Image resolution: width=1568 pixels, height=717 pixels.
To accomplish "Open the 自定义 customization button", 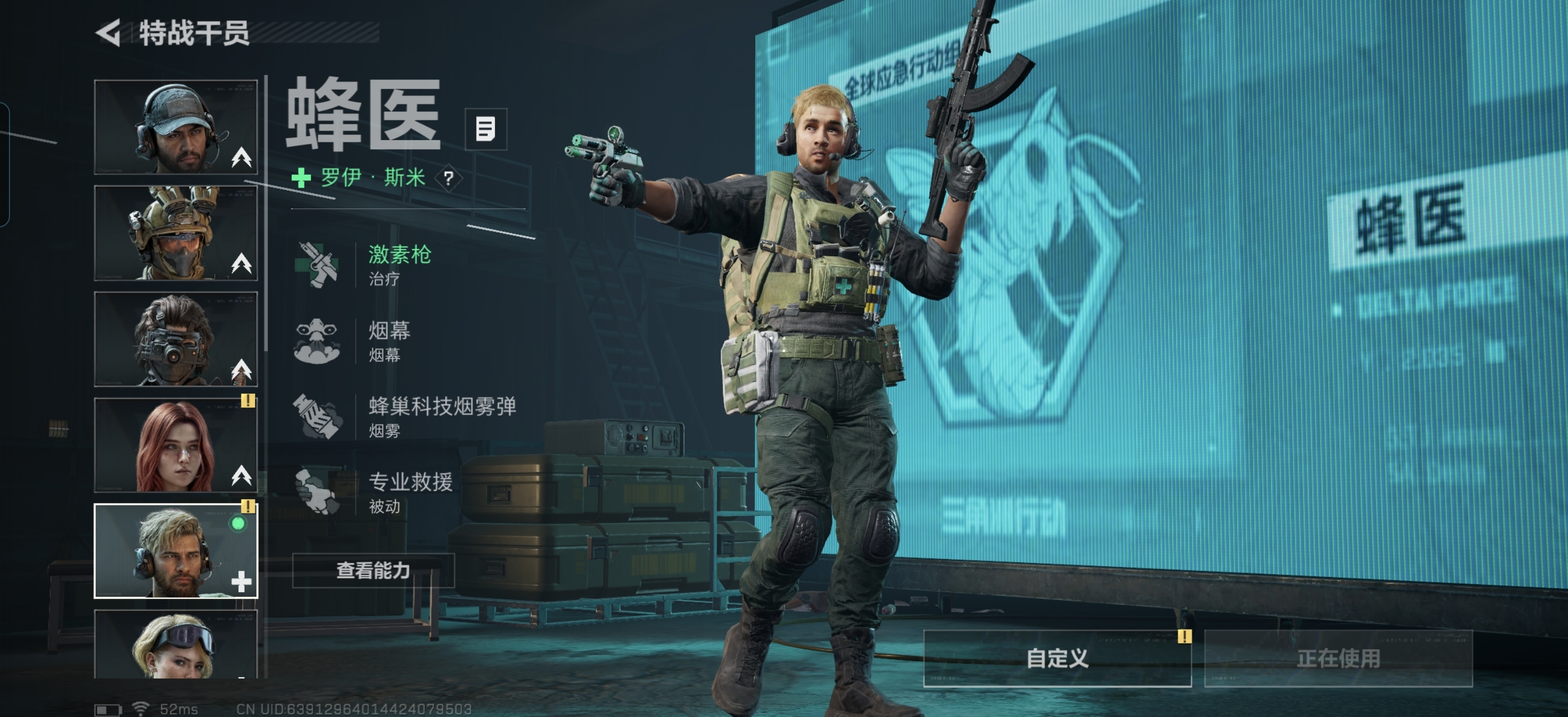I will tap(1057, 658).
